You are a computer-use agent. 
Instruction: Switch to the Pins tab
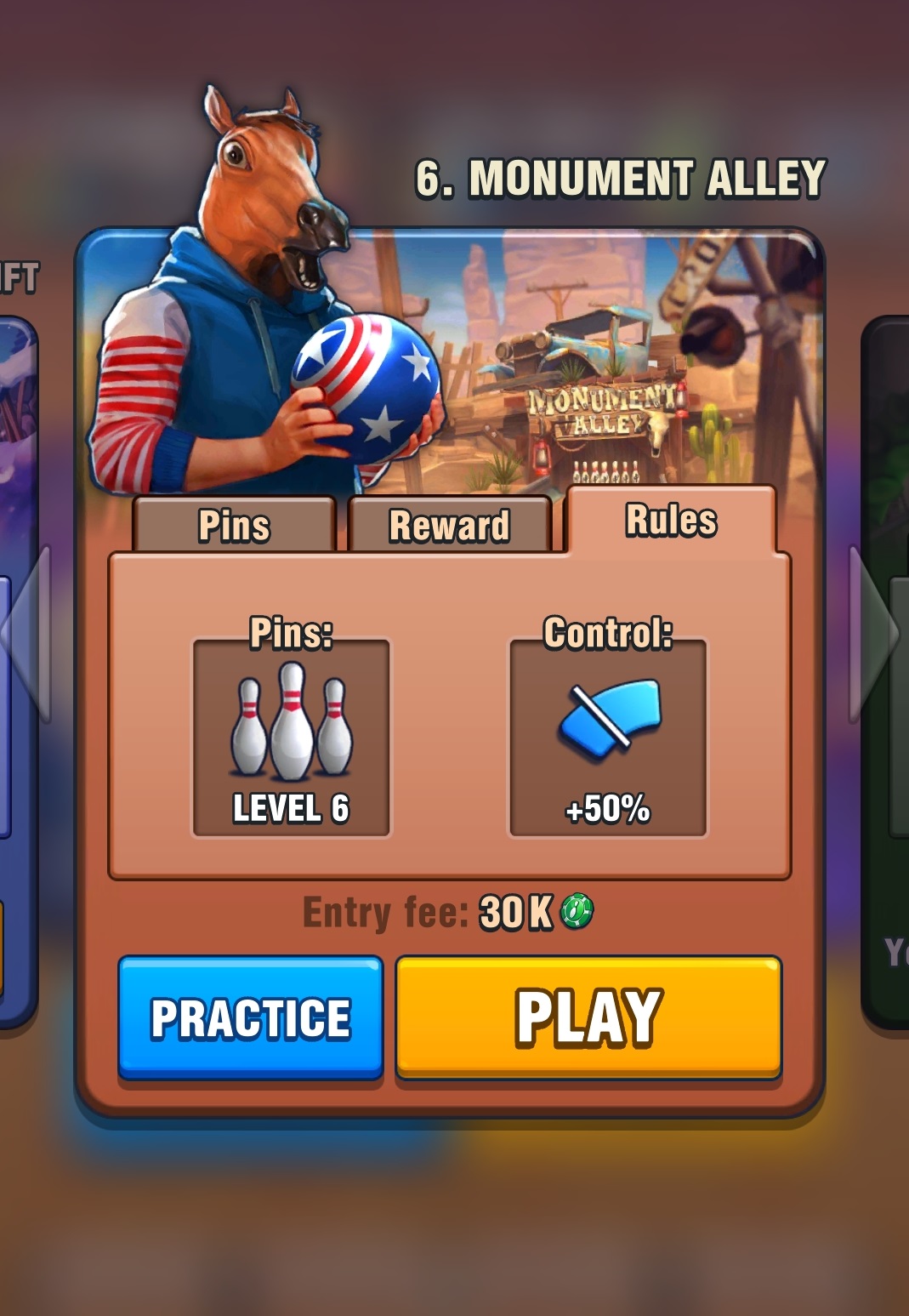click(234, 526)
